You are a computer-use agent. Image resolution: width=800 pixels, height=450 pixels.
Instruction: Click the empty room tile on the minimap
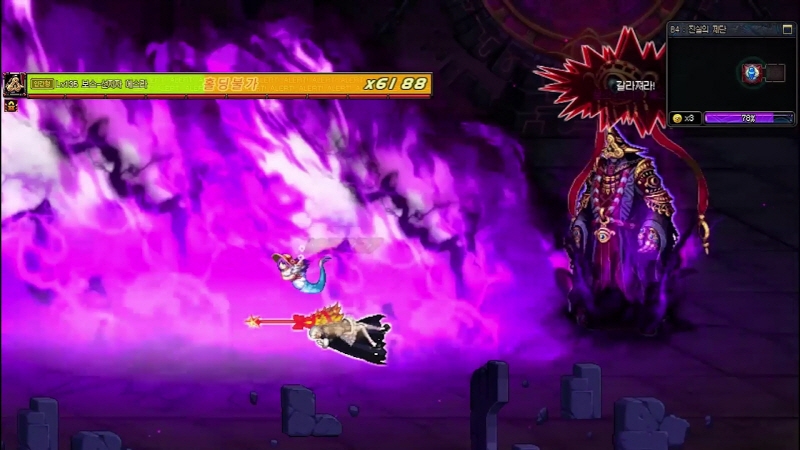pos(773,72)
